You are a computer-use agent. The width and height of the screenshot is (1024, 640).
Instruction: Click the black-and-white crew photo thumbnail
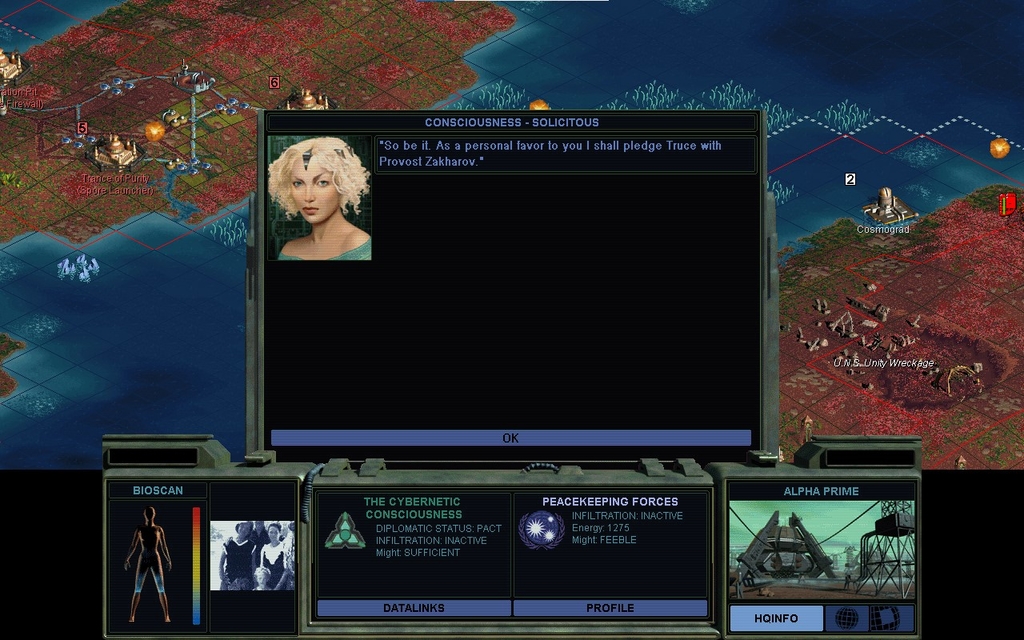(252, 555)
